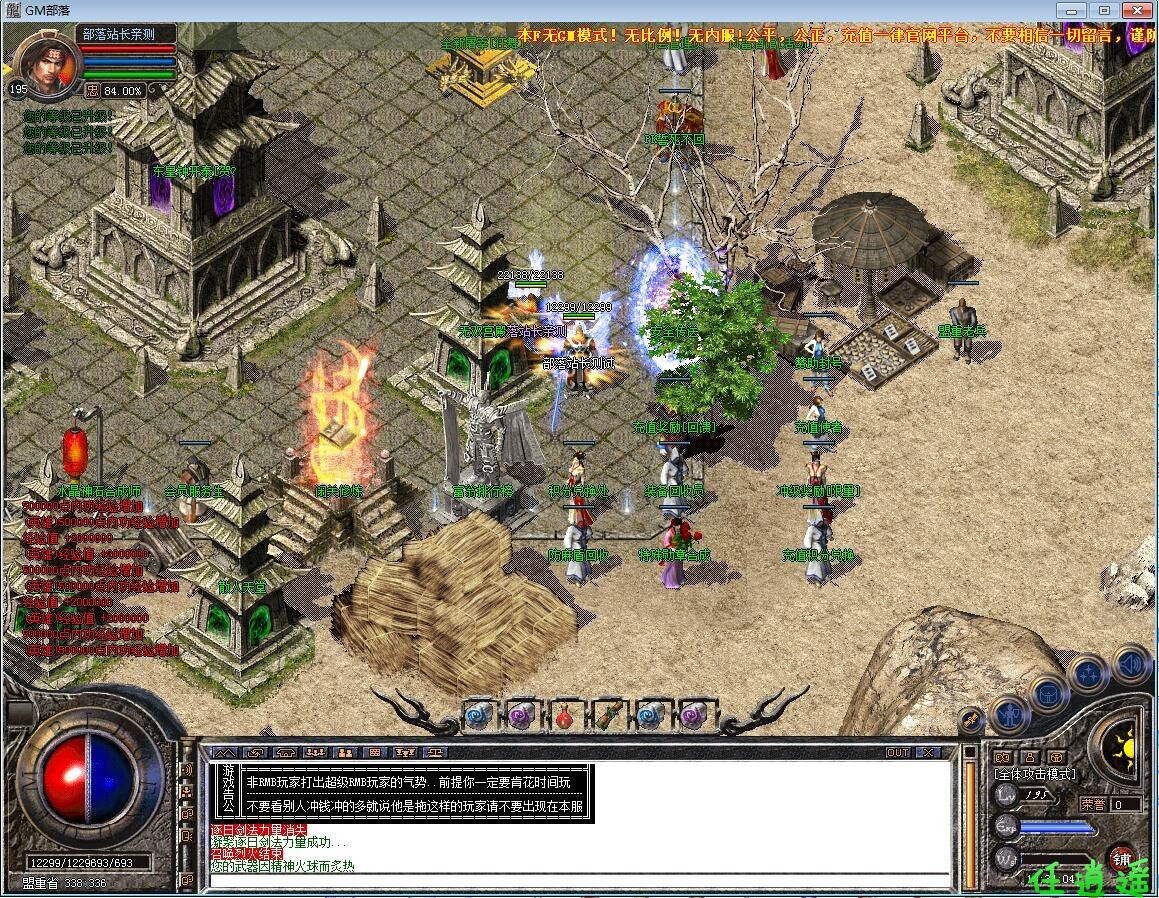Close the GM部落 game window
The image size is (1159, 898).
1133,10
